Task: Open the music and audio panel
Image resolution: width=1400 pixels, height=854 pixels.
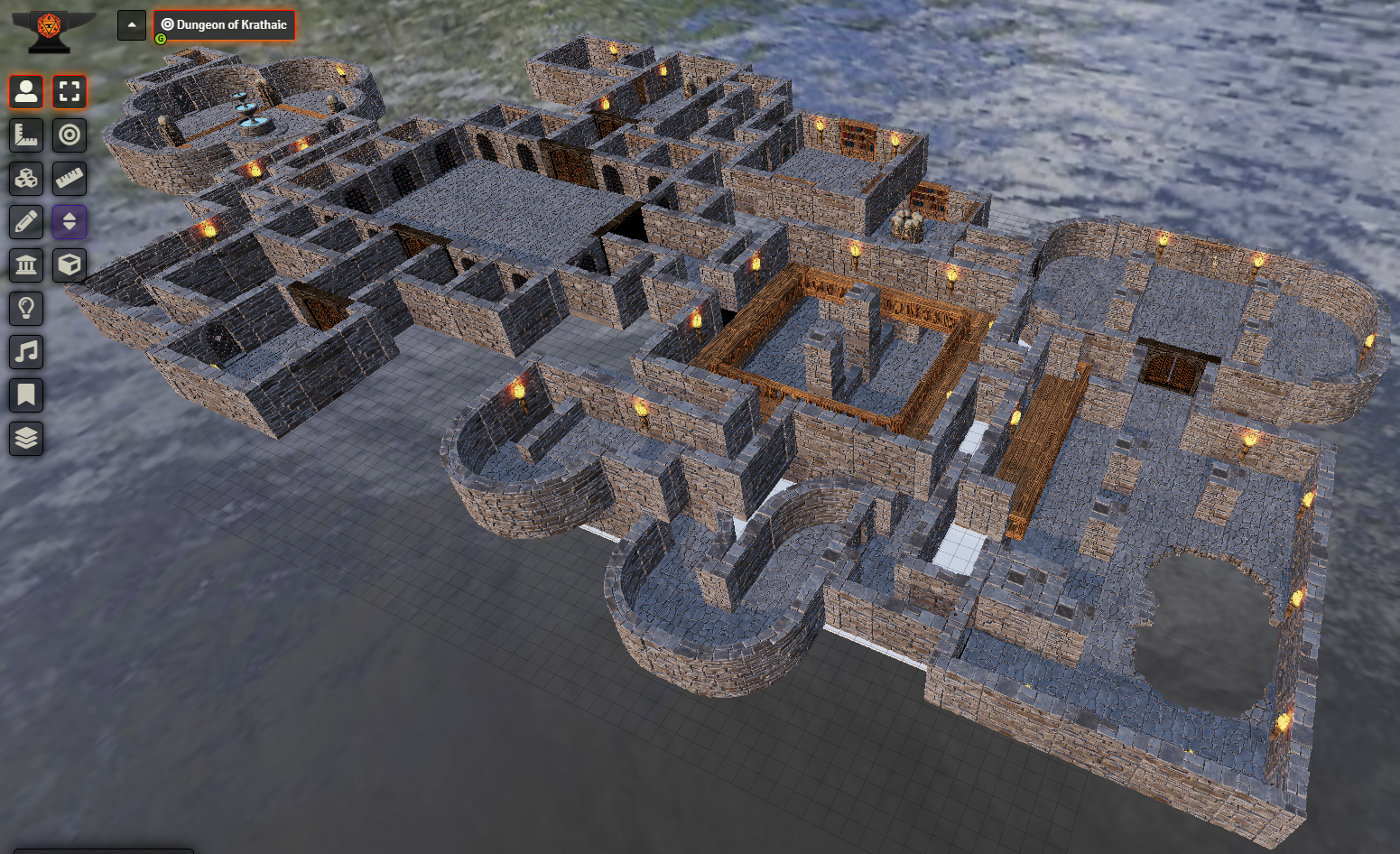Action: [x=25, y=352]
